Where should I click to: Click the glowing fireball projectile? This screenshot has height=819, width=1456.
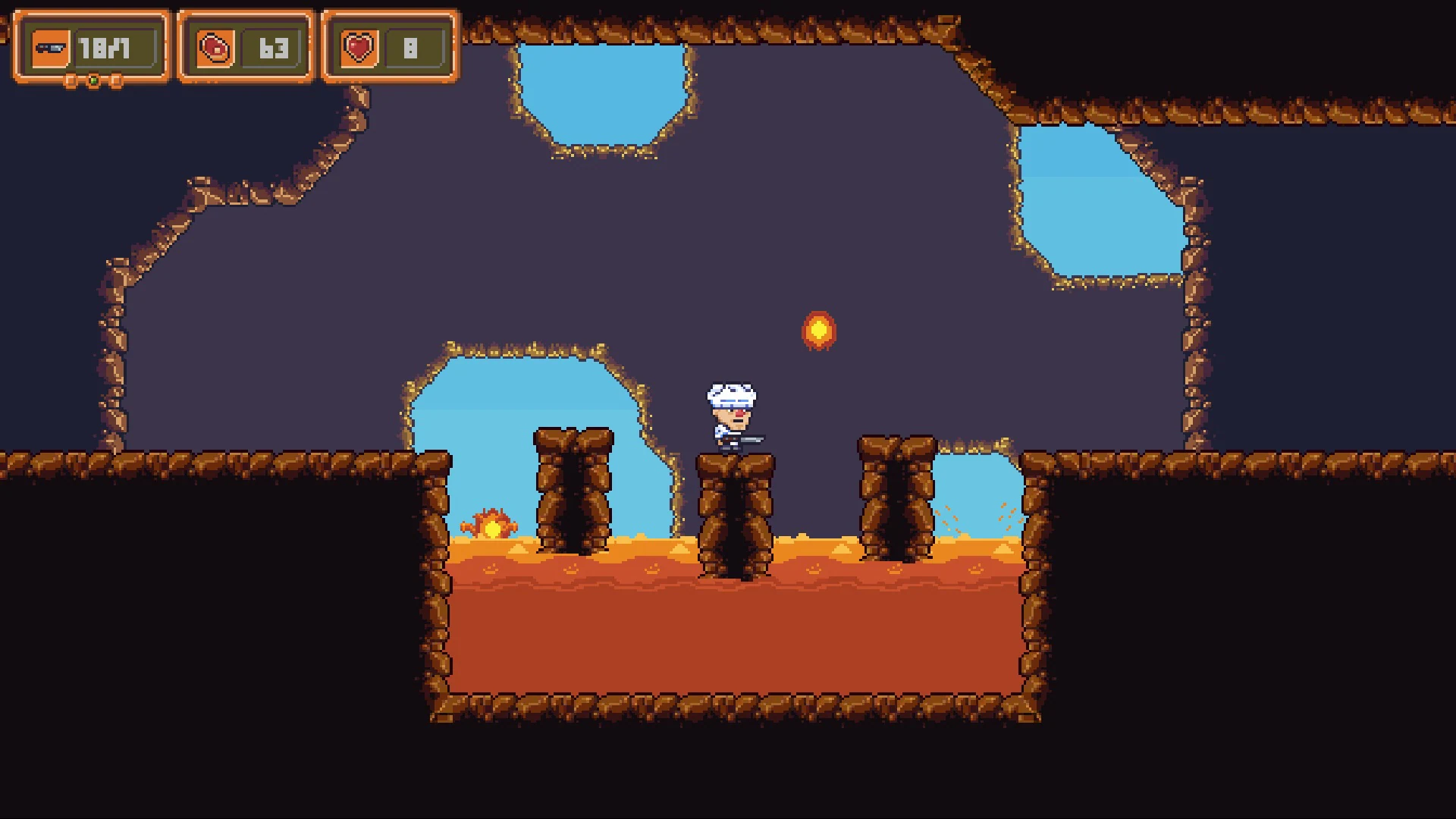point(819,329)
